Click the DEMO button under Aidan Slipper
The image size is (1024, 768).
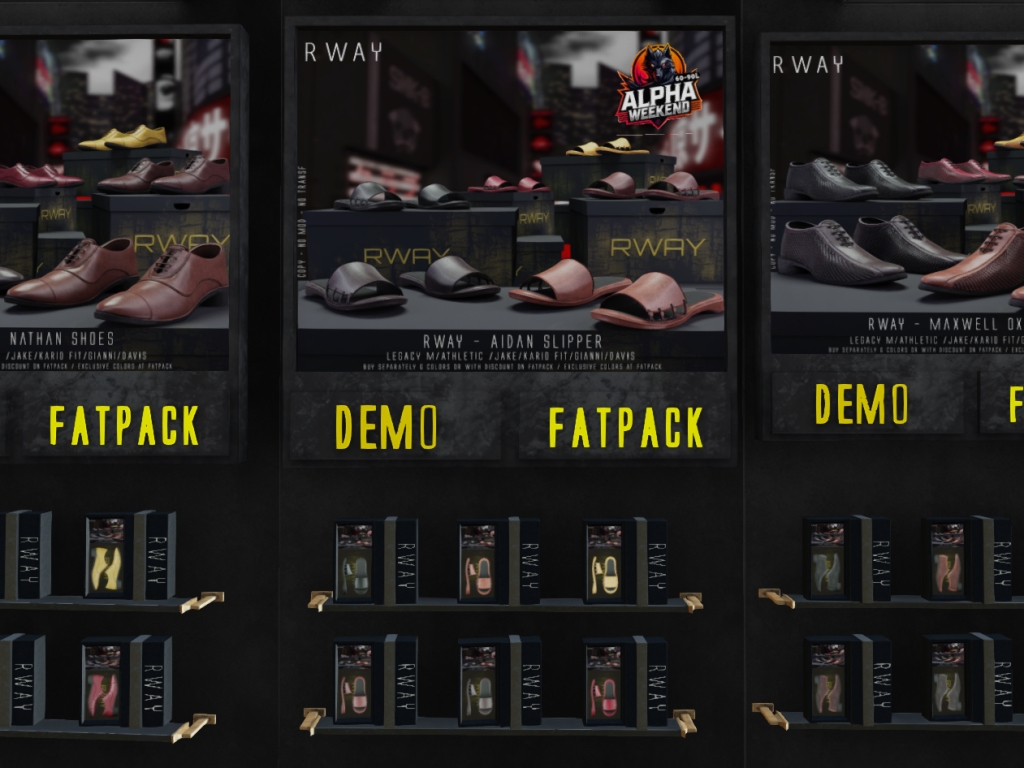pyautogui.click(x=387, y=427)
